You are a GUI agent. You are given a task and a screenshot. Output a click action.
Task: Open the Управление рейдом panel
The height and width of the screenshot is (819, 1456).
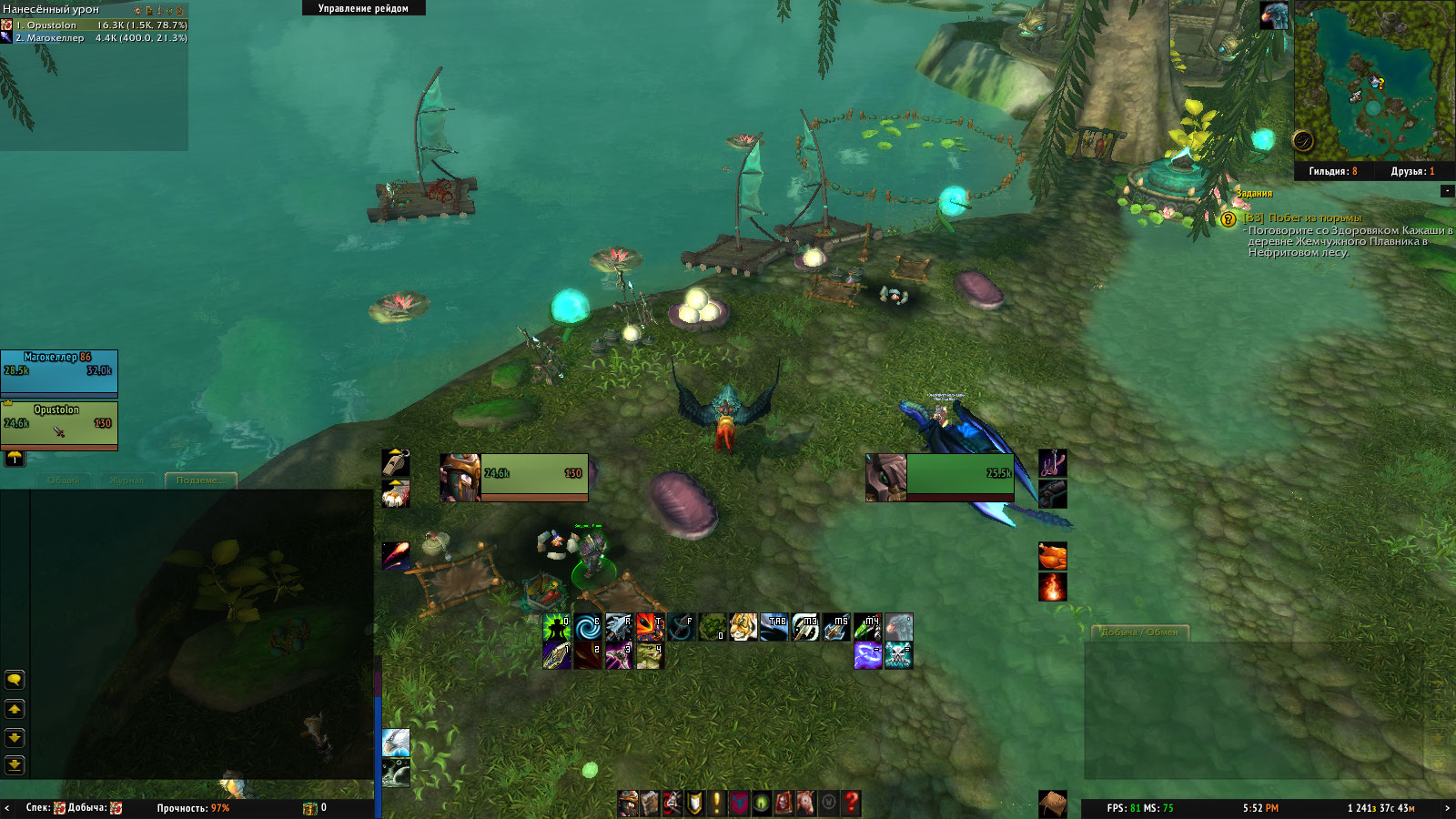[x=363, y=8]
